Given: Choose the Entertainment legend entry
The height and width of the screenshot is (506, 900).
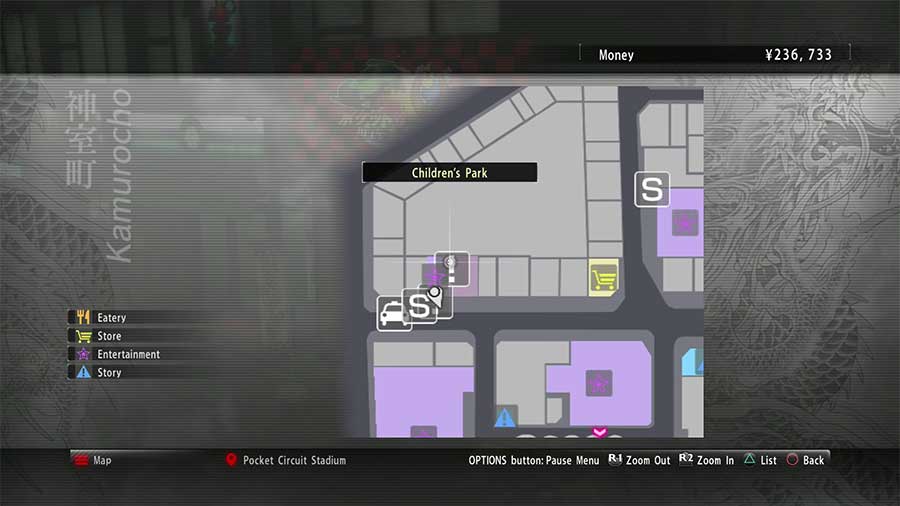Looking at the screenshot, I should (127, 354).
